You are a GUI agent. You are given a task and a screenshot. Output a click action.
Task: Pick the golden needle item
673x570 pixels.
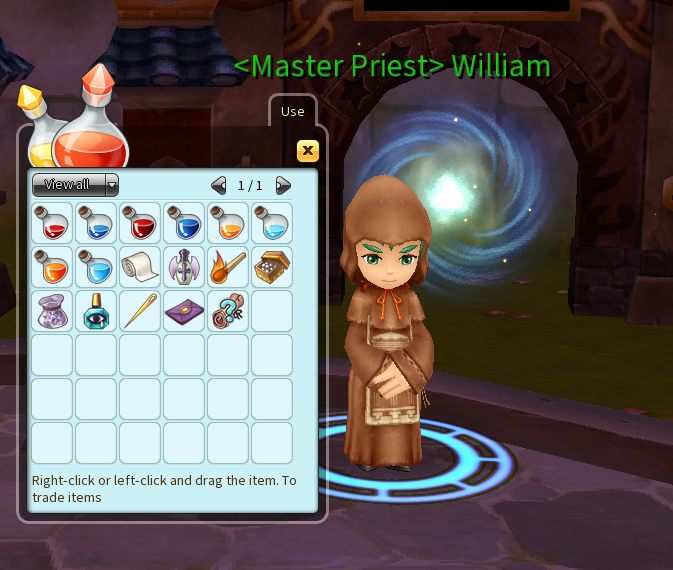(140, 311)
